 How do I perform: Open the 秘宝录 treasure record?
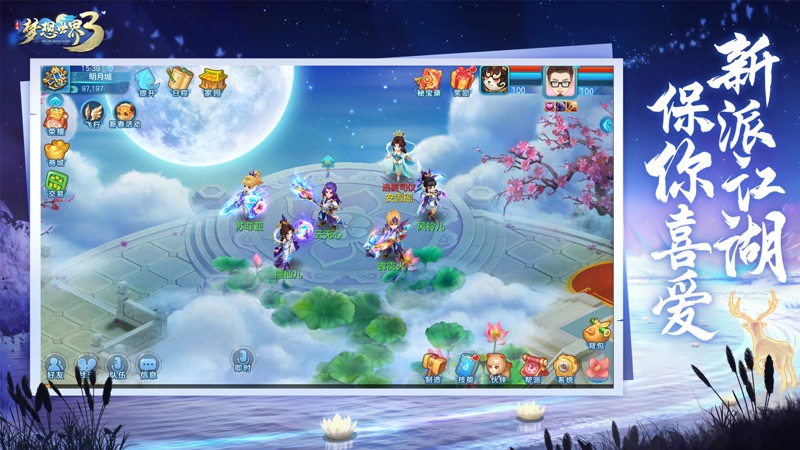[x=427, y=80]
